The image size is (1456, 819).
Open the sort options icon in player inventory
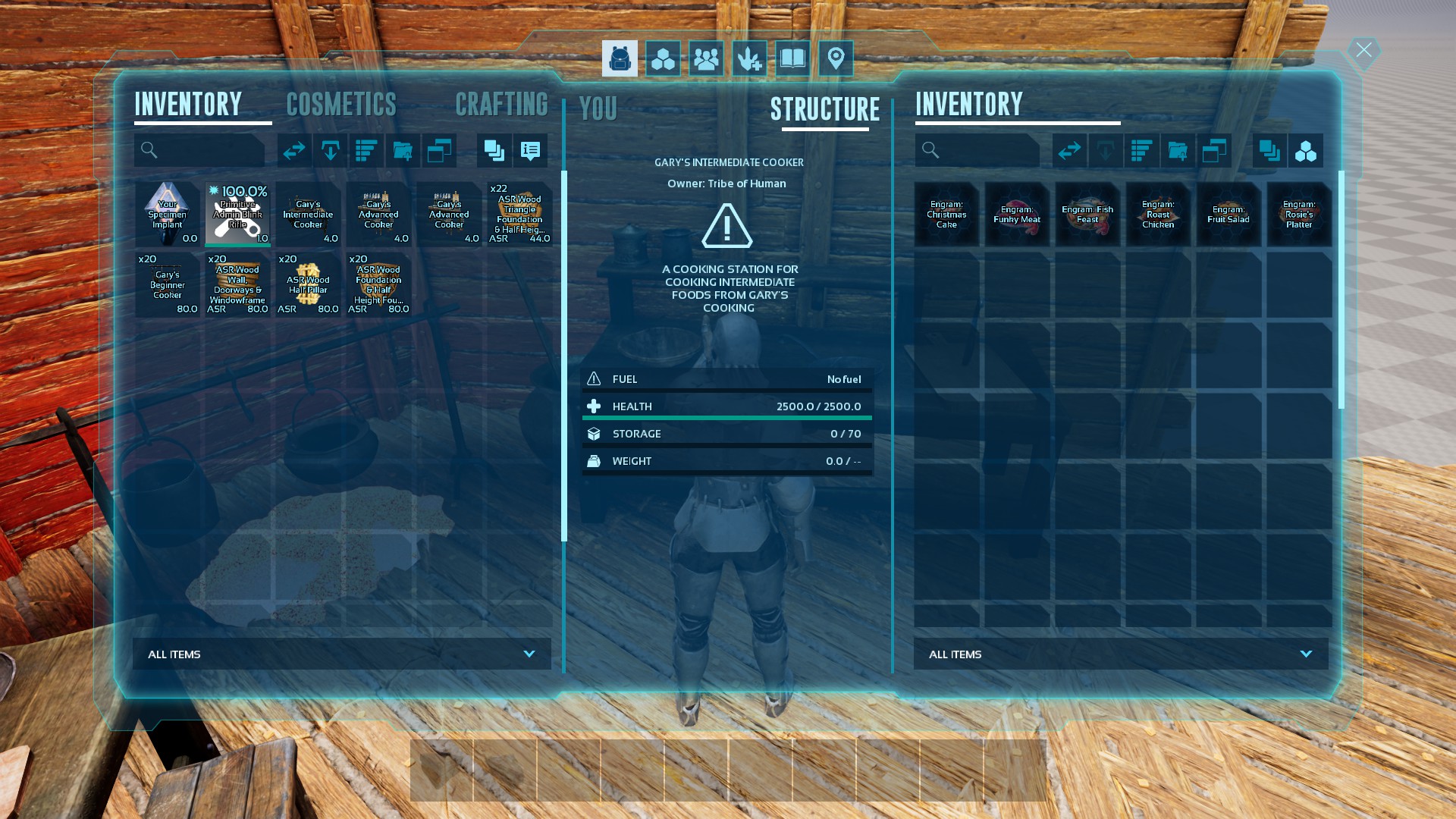[366, 150]
